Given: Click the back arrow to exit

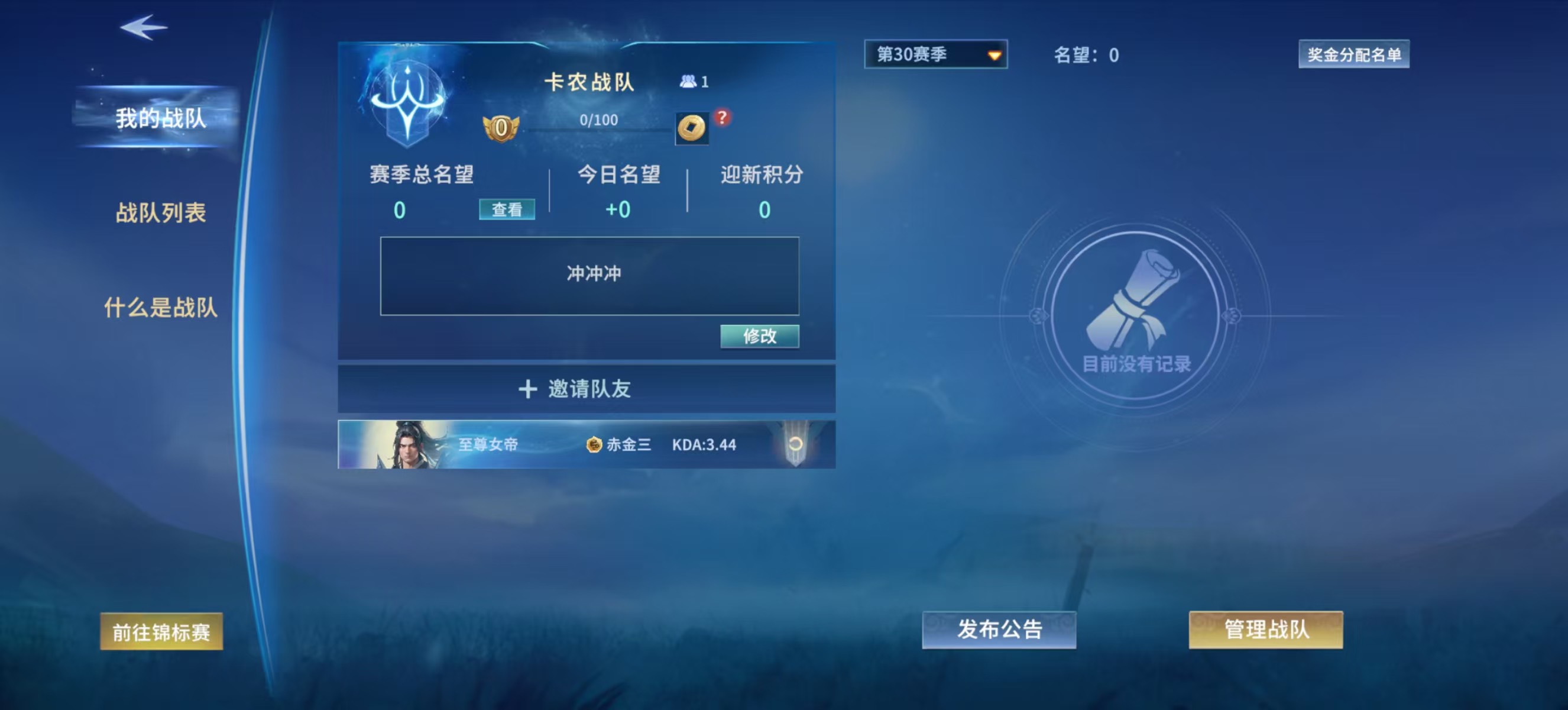Looking at the screenshot, I should tap(145, 27).
